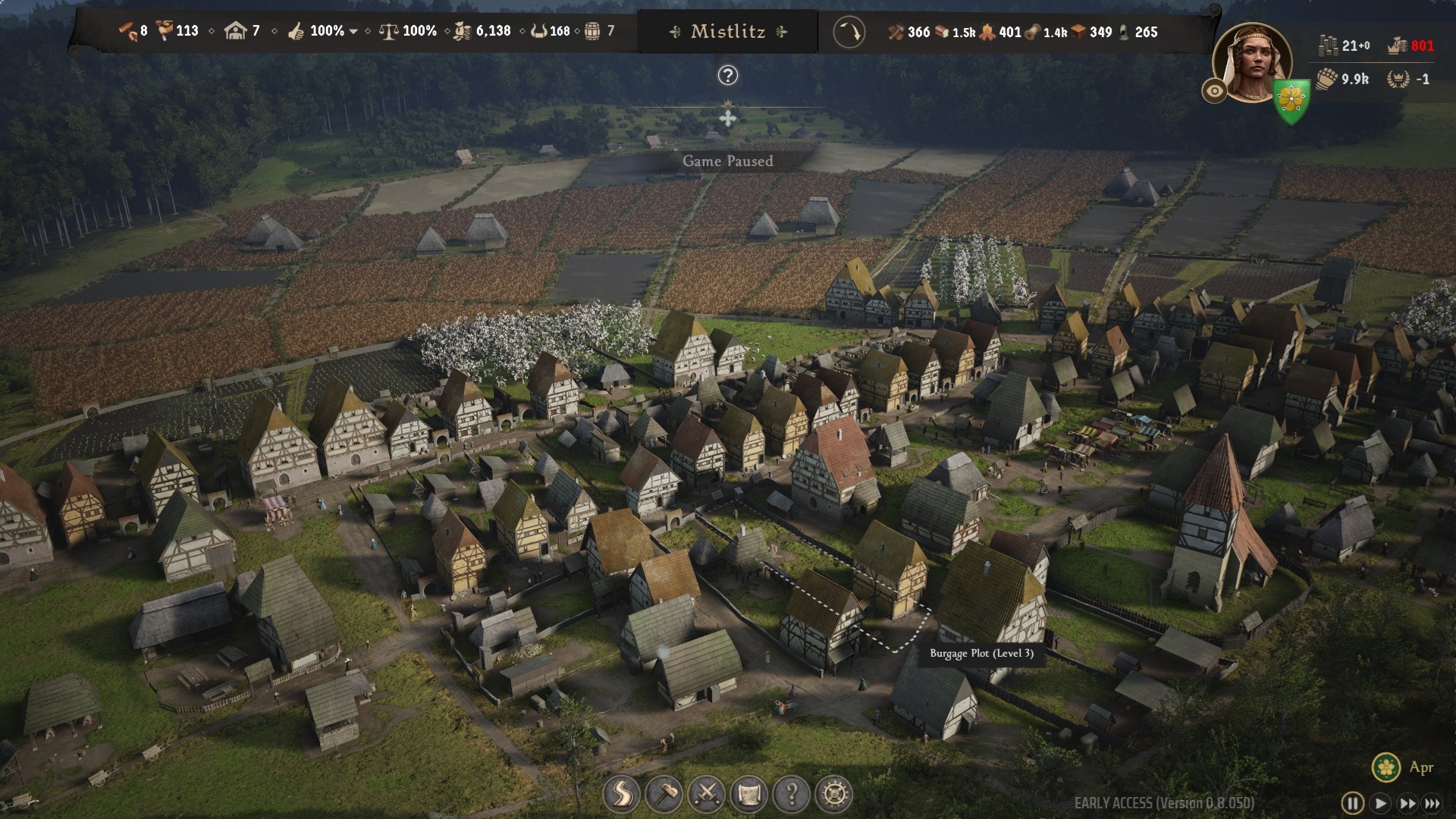Image resolution: width=1456 pixels, height=819 pixels.
Task: Click the circled question mark below top bar
Action: click(727, 75)
